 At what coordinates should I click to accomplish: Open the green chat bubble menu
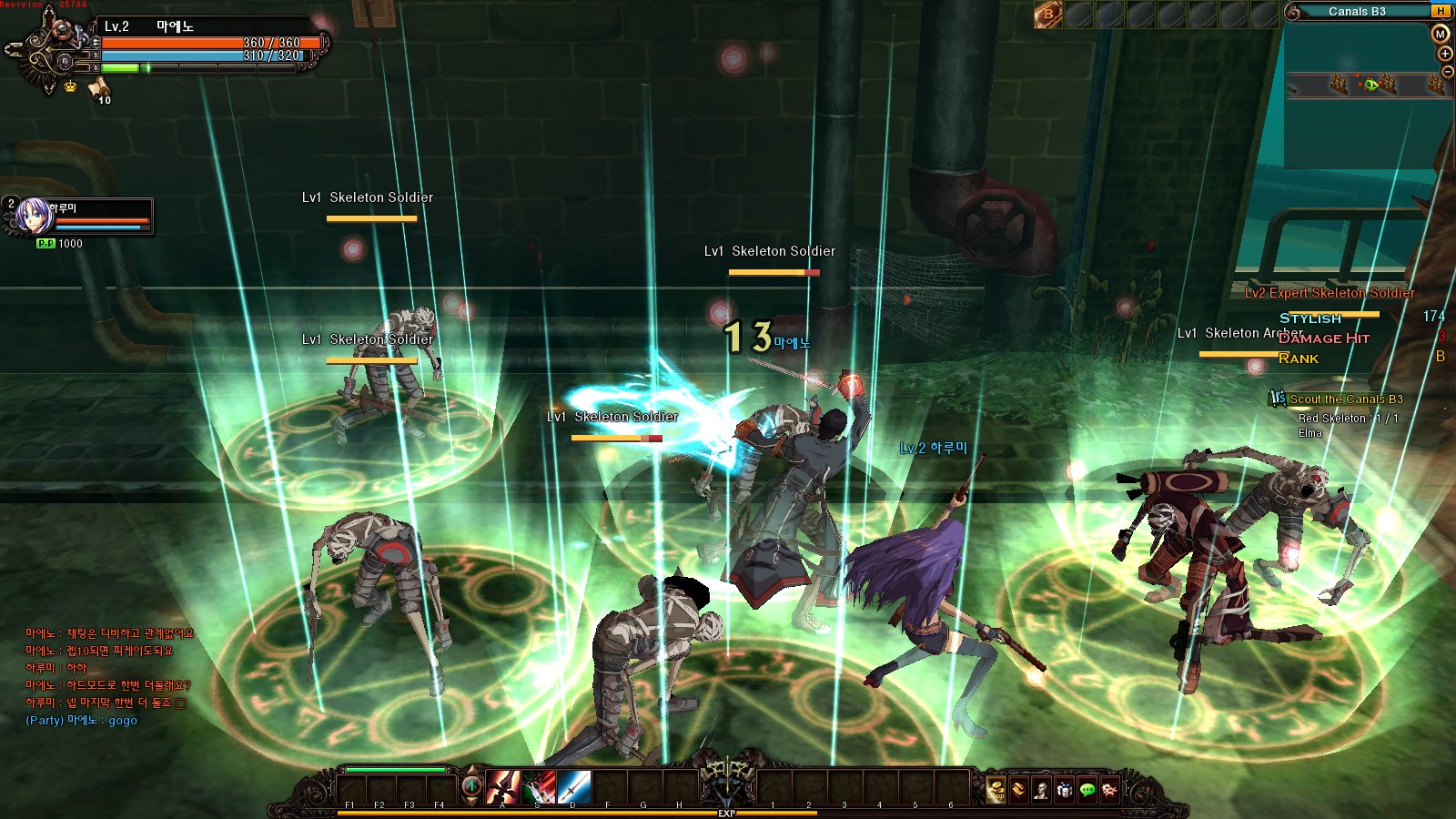pos(1087,790)
